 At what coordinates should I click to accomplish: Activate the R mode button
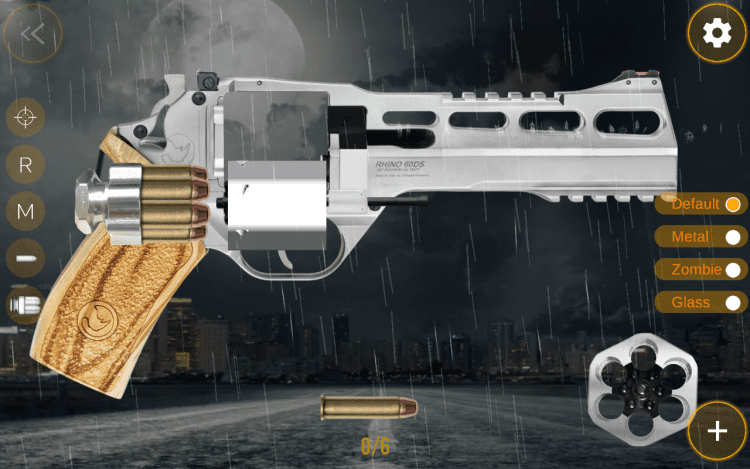click(26, 164)
